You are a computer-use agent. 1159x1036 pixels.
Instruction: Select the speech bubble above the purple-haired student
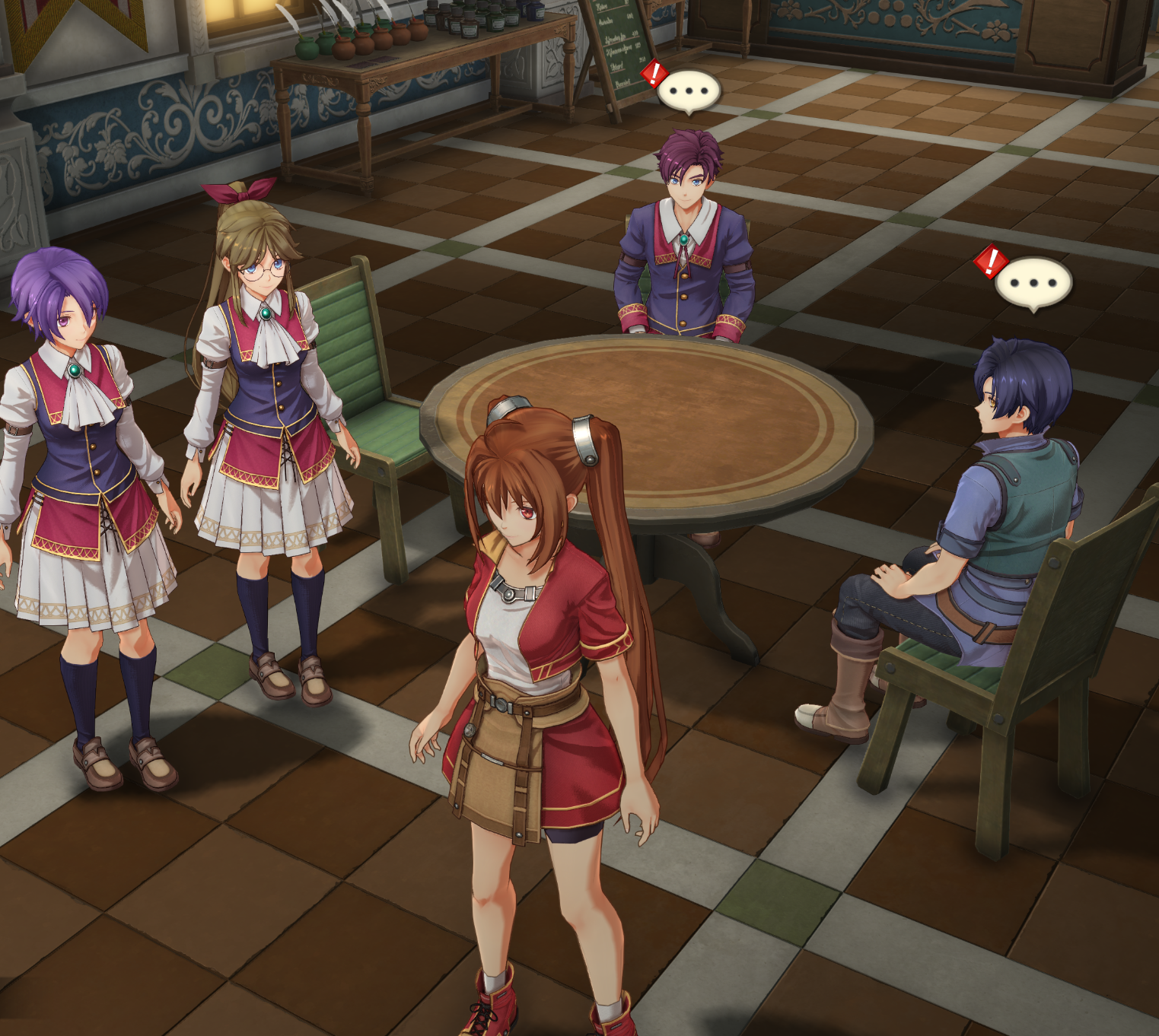click(688, 91)
